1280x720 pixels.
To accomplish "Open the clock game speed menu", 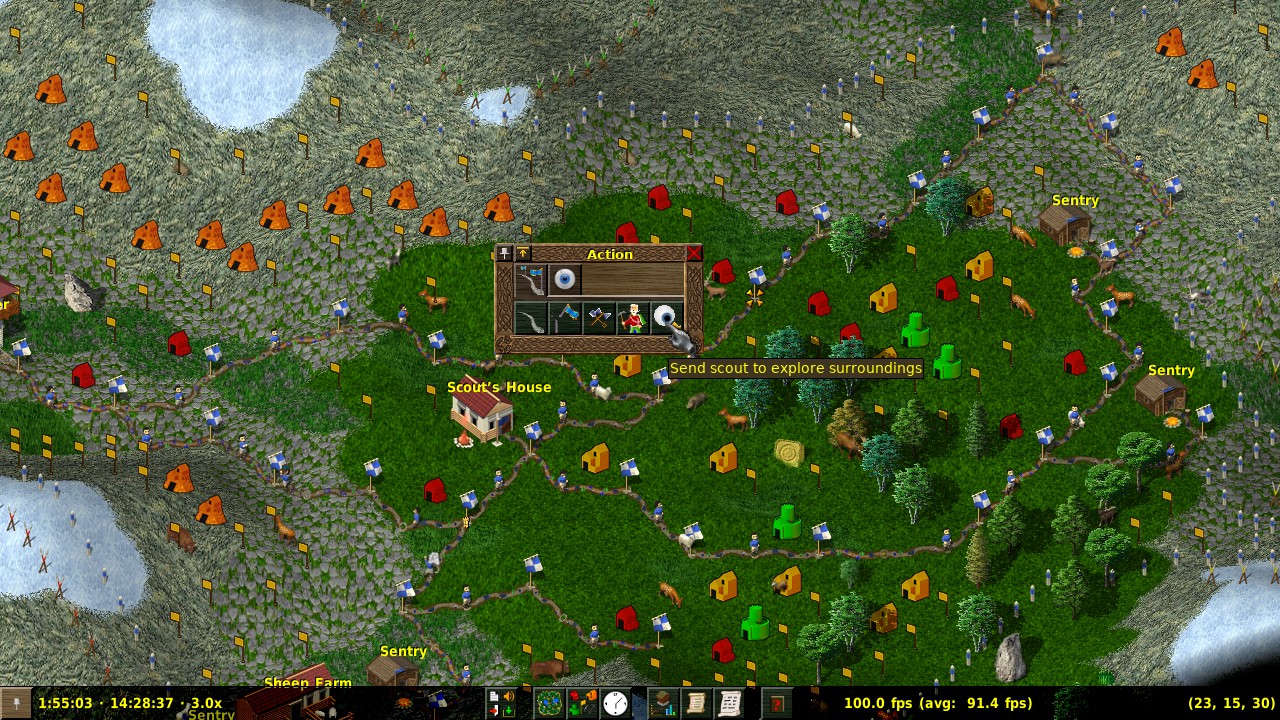I will pos(615,703).
